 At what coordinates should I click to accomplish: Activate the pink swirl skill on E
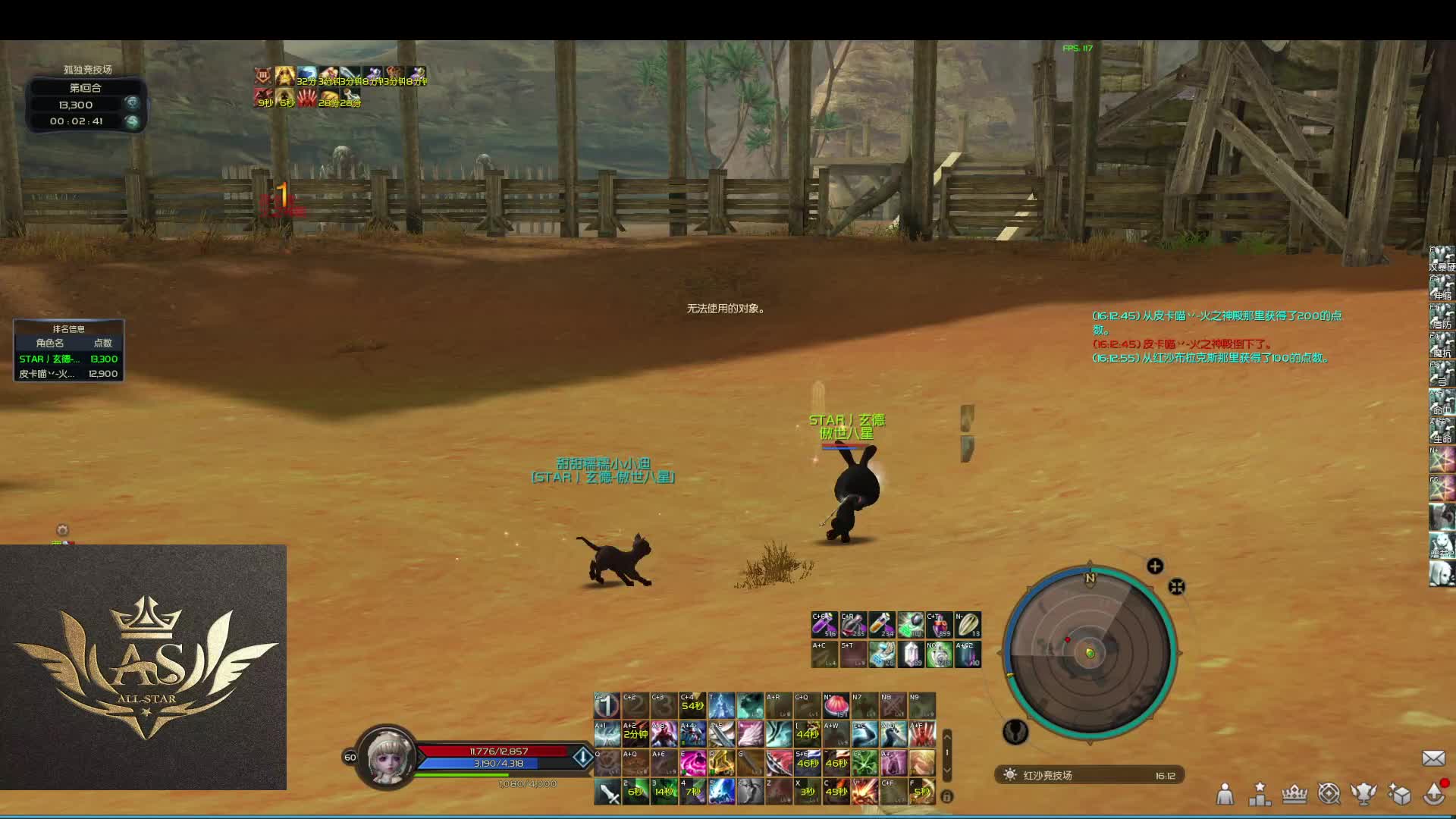tap(692, 762)
